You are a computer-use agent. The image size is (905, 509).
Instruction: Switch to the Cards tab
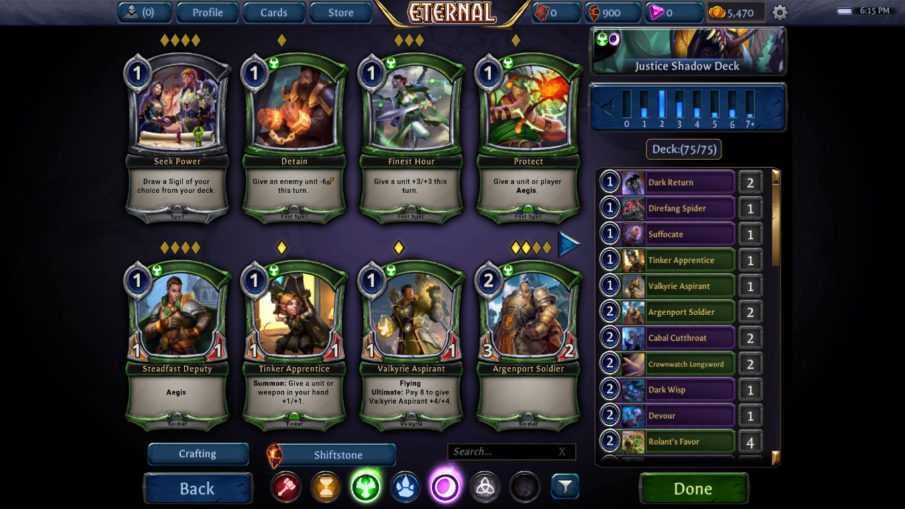tap(273, 13)
